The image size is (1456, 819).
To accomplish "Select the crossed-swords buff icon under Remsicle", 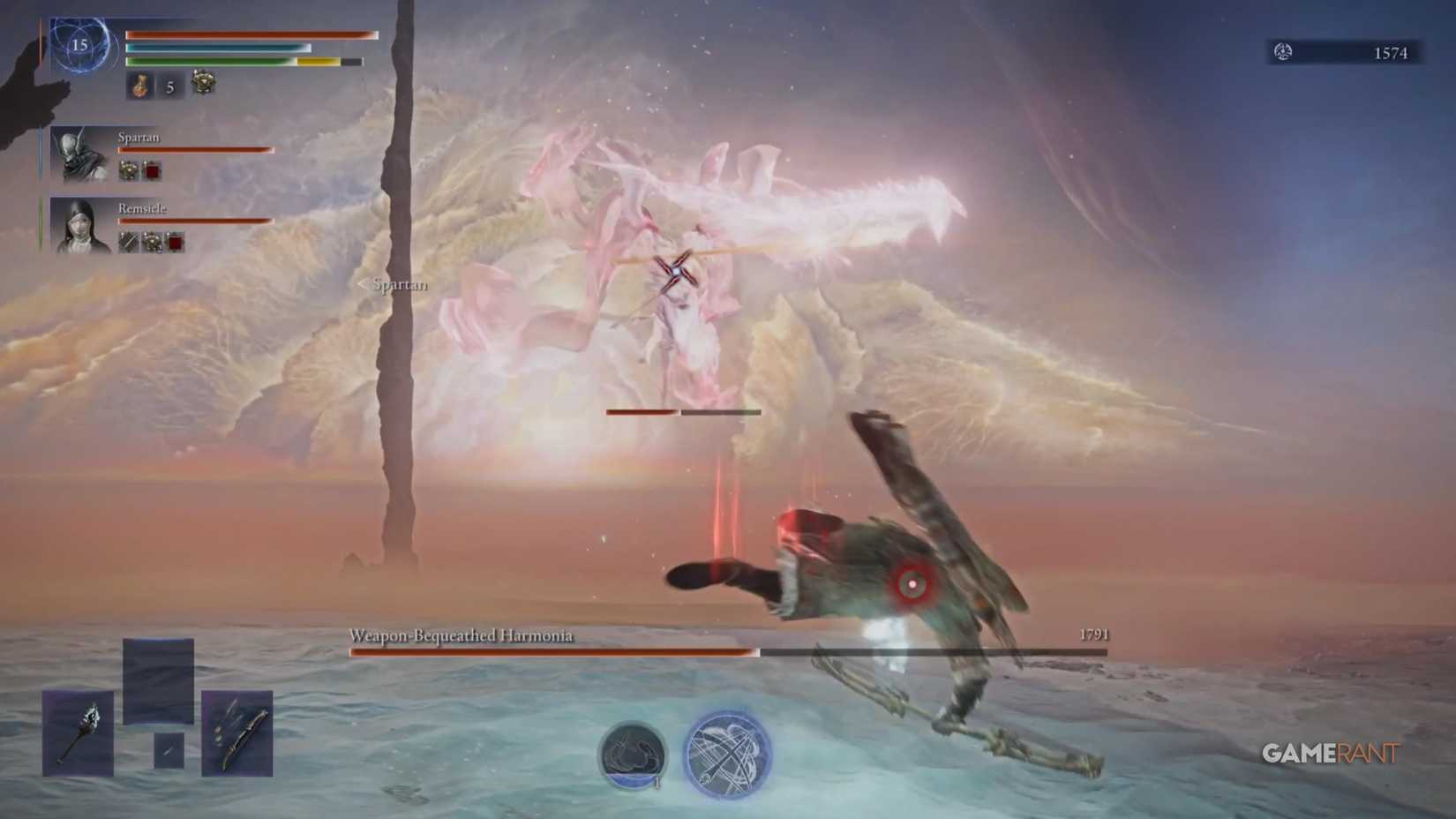I will (128, 239).
